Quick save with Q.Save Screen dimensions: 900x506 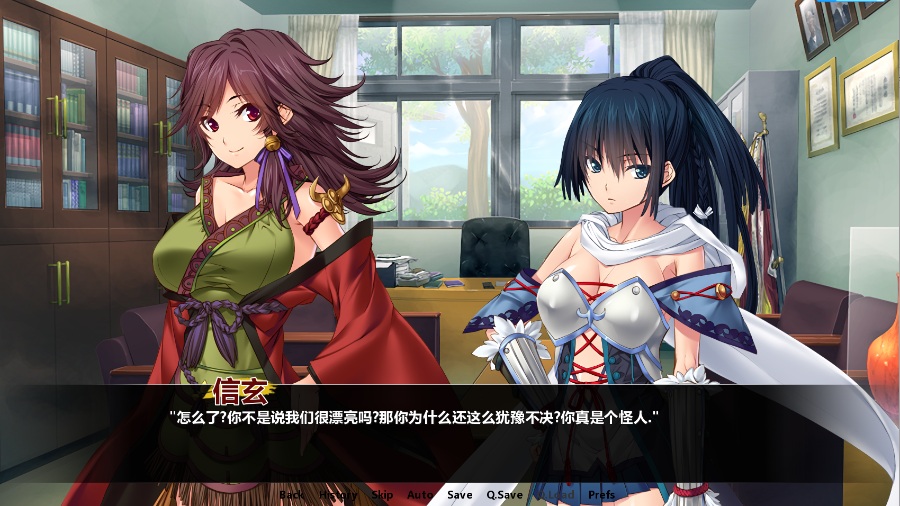tap(505, 495)
